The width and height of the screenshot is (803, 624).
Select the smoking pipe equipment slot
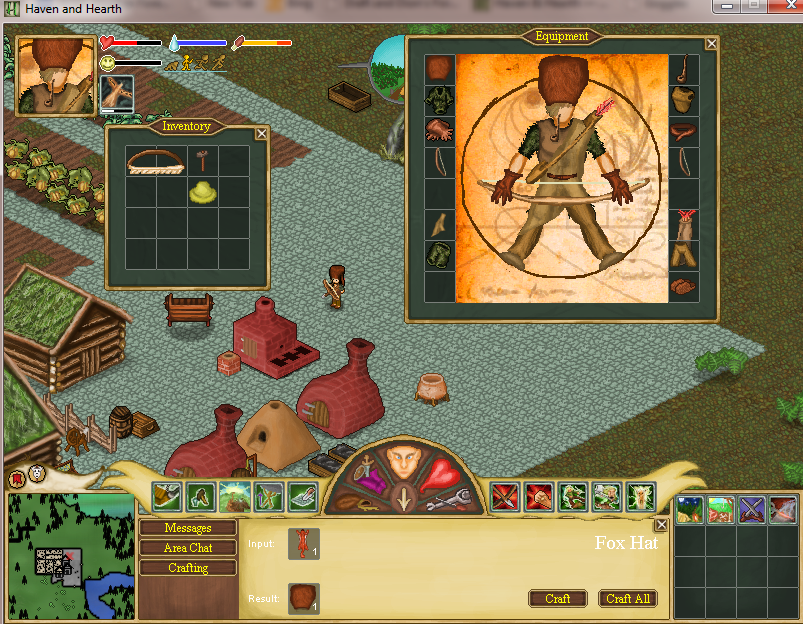pos(683,70)
